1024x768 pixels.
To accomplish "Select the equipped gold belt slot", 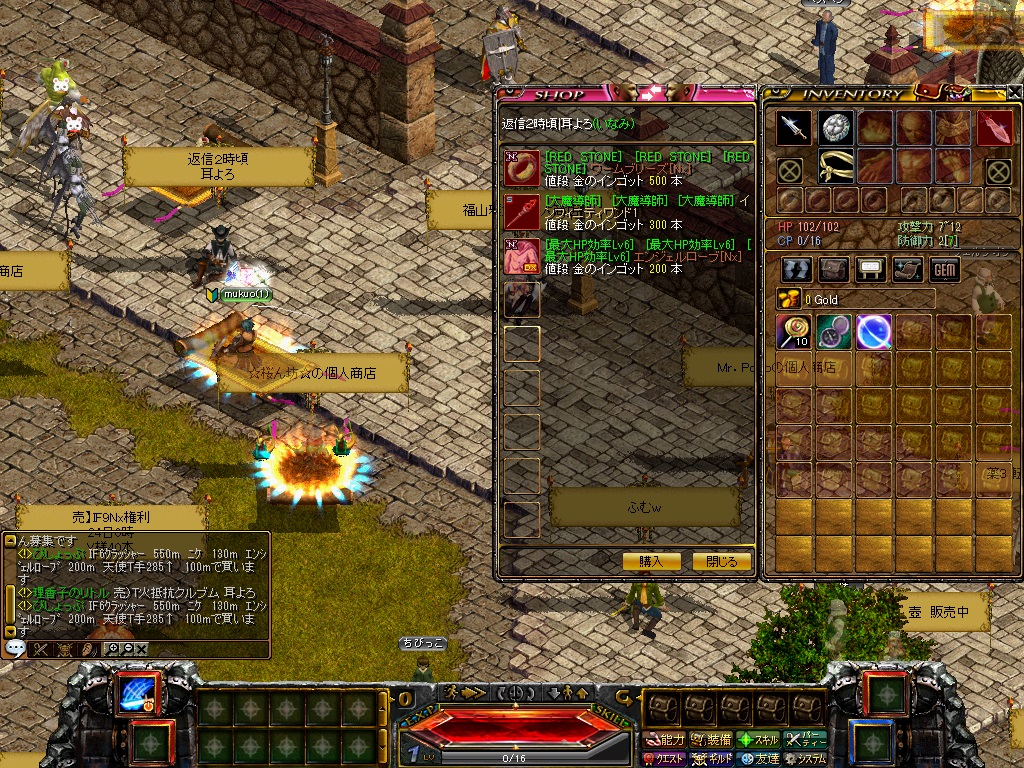I will click(834, 166).
